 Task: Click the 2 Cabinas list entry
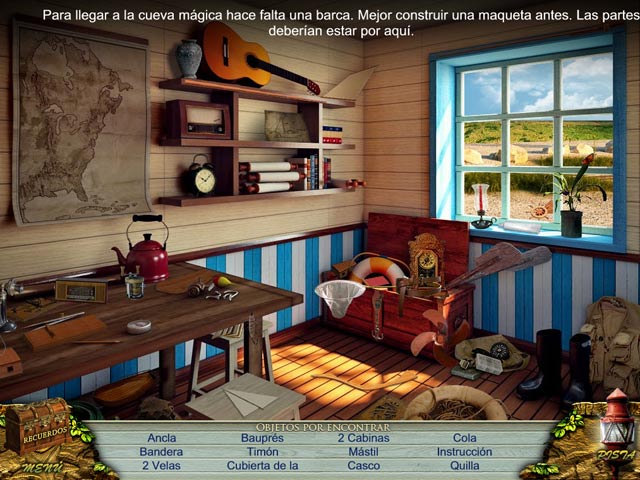pos(363,438)
